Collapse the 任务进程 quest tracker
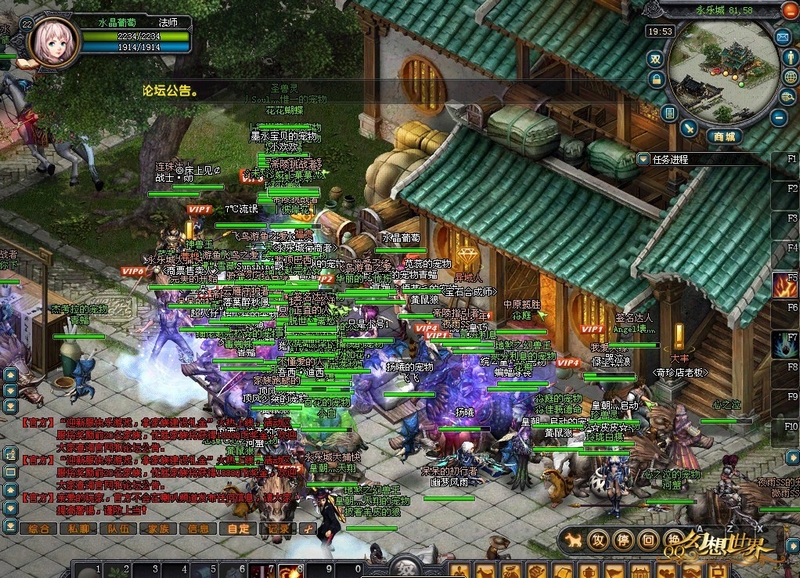 643,159
